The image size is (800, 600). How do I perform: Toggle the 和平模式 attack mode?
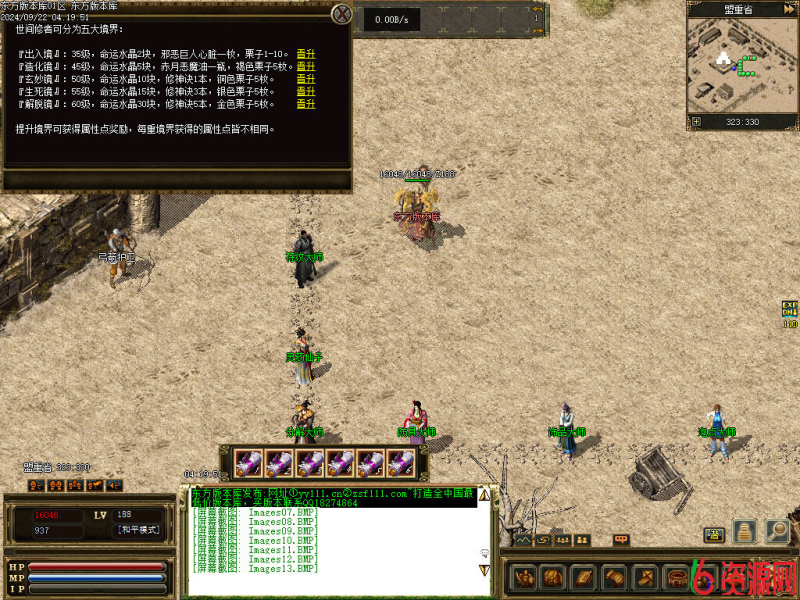[x=138, y=530]
